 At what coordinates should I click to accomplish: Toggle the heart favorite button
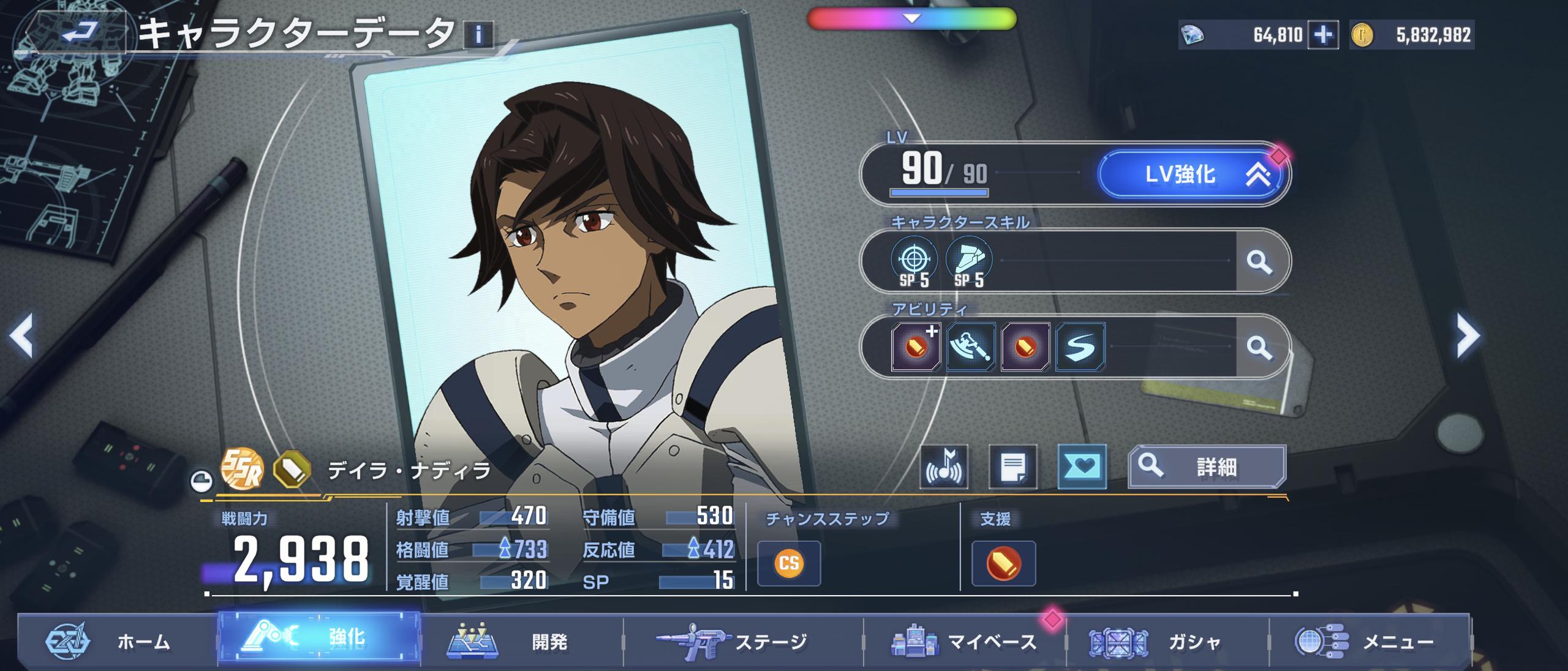(1082, 467)
